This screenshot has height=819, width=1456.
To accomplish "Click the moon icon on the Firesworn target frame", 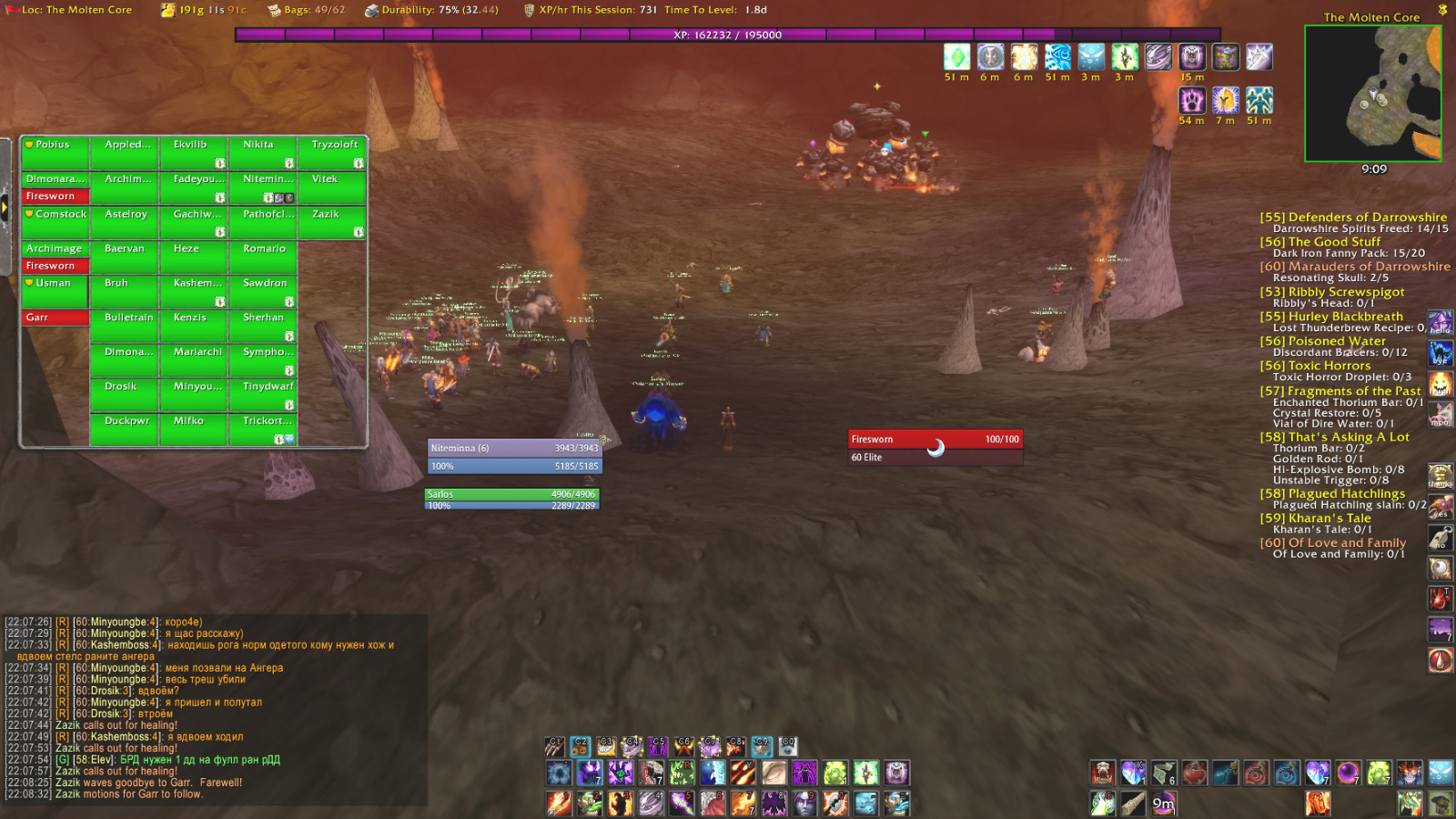I will pyautogui.click(x=935, y=449).
